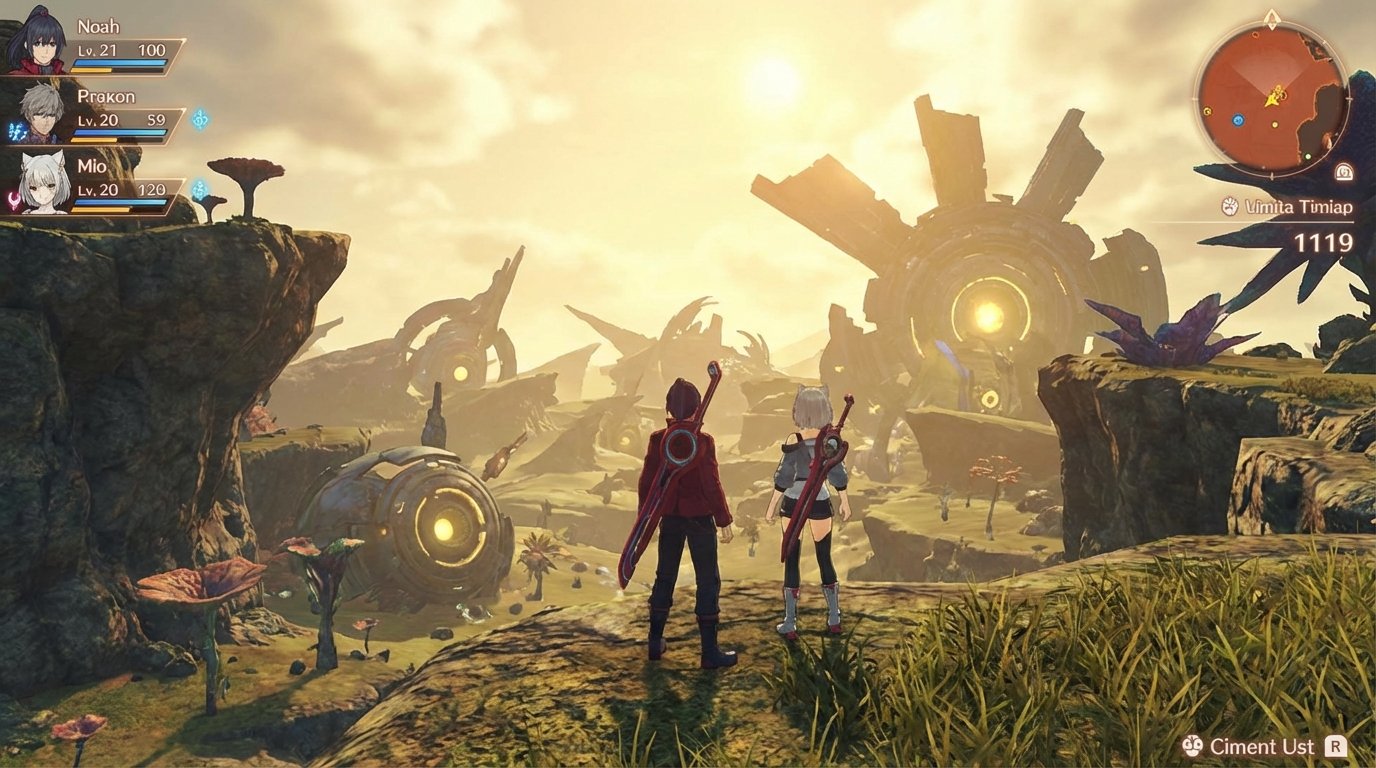Viewport: 1376px width, 768px height.
Task: Select the green dot on the minimap
Action: click(x=1308, y=155)
